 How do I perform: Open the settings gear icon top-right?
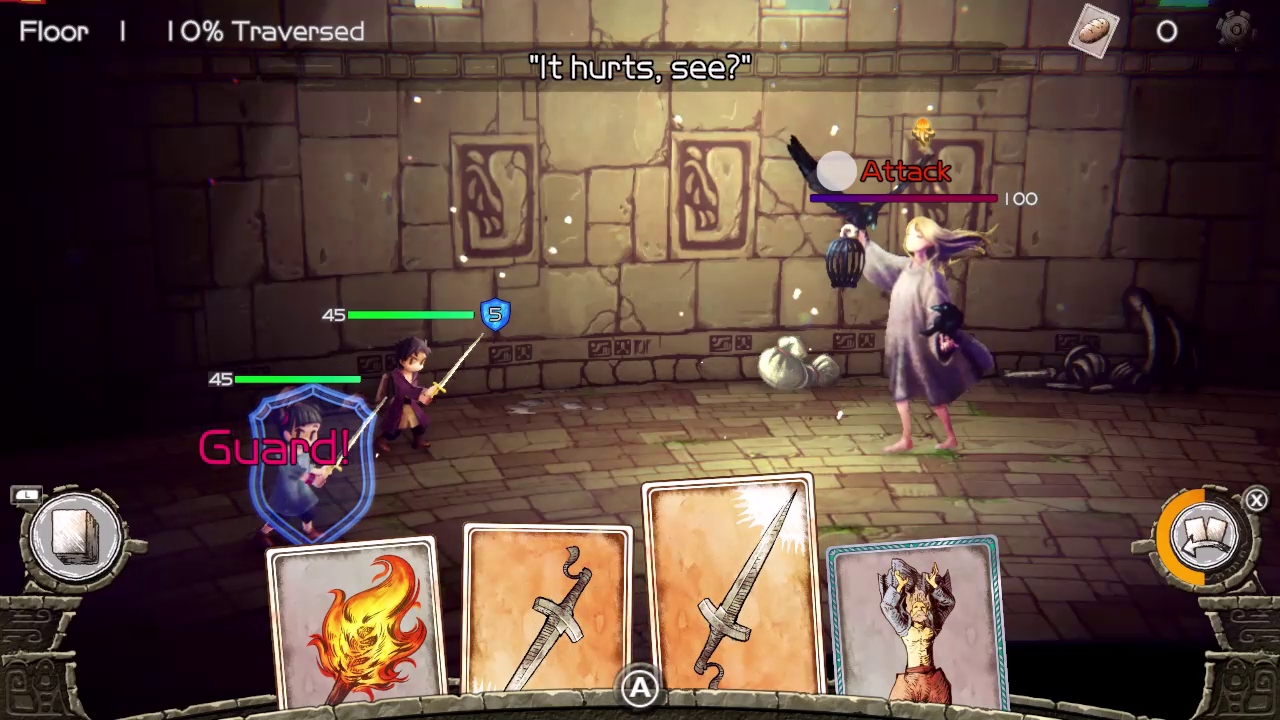point(1236,31)
